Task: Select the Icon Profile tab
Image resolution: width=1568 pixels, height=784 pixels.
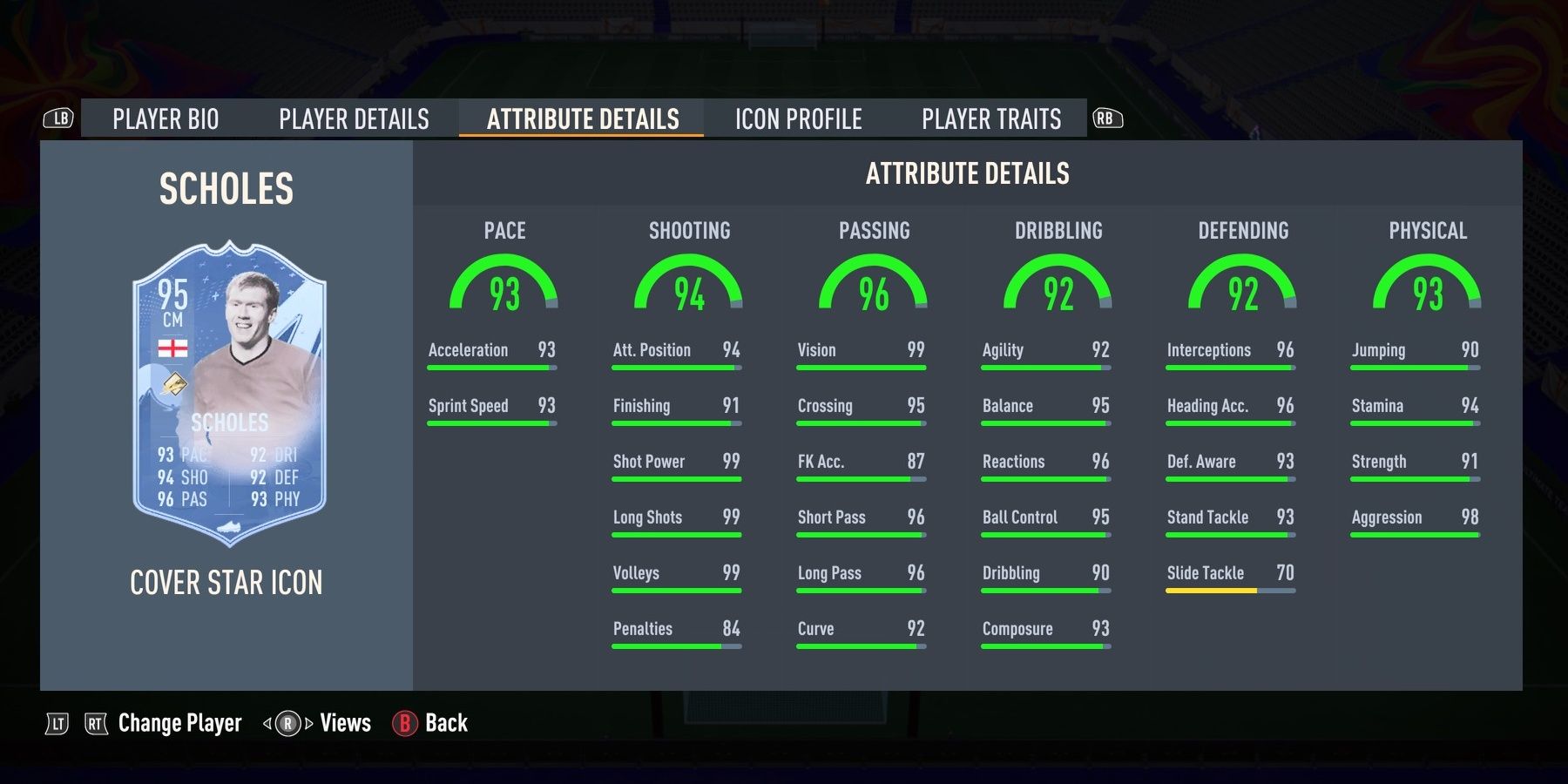Action: click(x=799, y=118)
